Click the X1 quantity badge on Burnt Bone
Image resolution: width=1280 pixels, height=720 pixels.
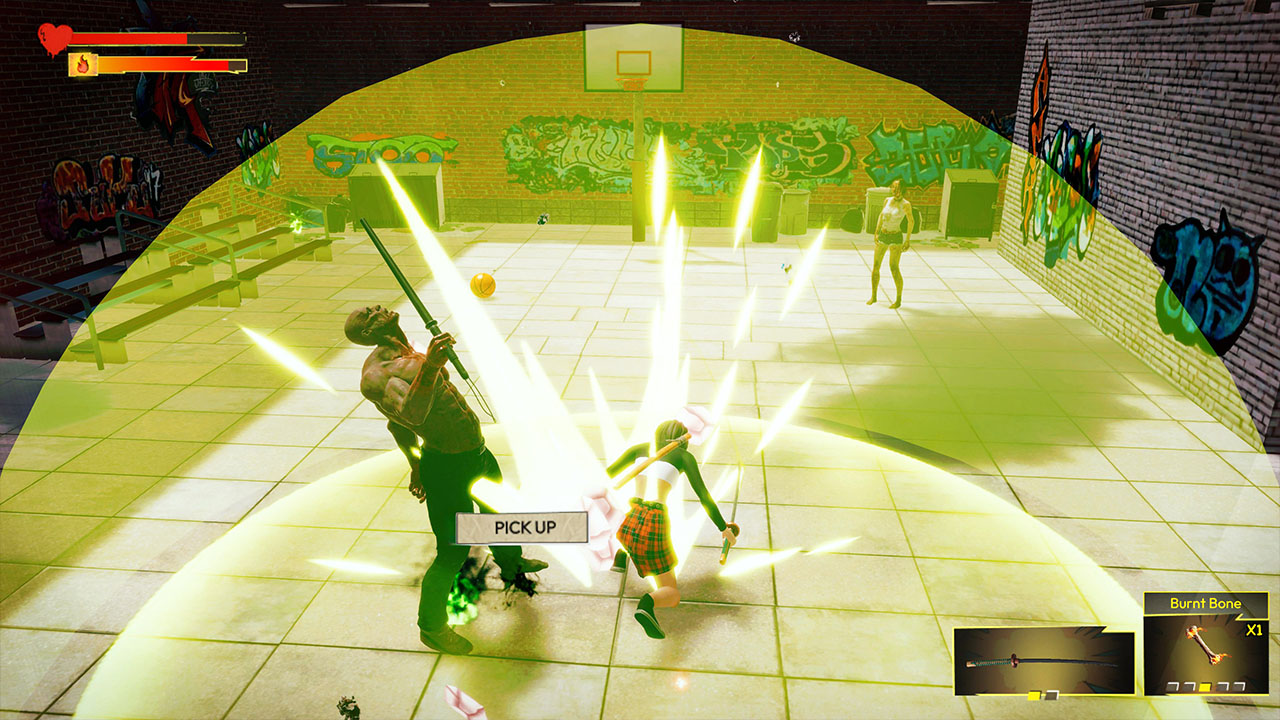coord(1254,630)
